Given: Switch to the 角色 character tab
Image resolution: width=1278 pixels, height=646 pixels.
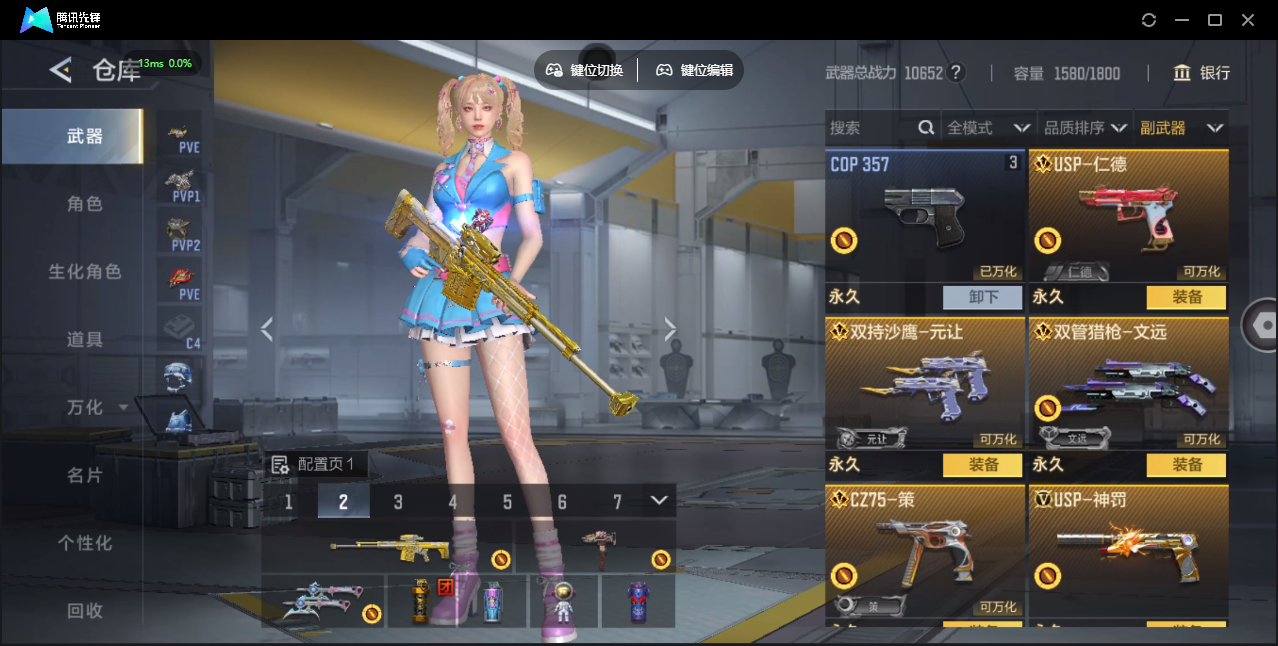Looking at the screenshot, I should pyautogui.click(x=85, y=204).
